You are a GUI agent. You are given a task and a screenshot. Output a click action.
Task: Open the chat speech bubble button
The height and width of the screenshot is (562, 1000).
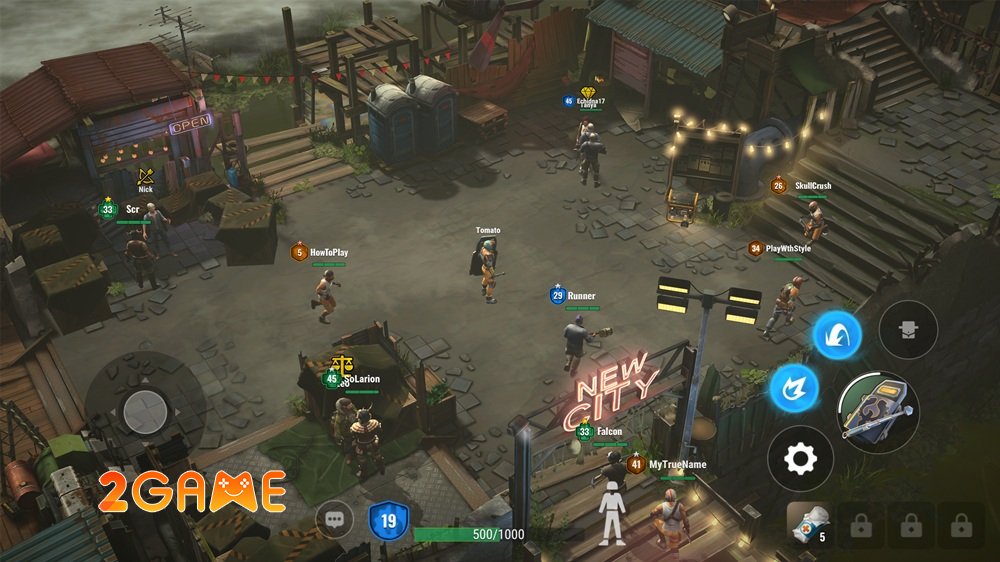pyautogui.click(x=334, y=520)
